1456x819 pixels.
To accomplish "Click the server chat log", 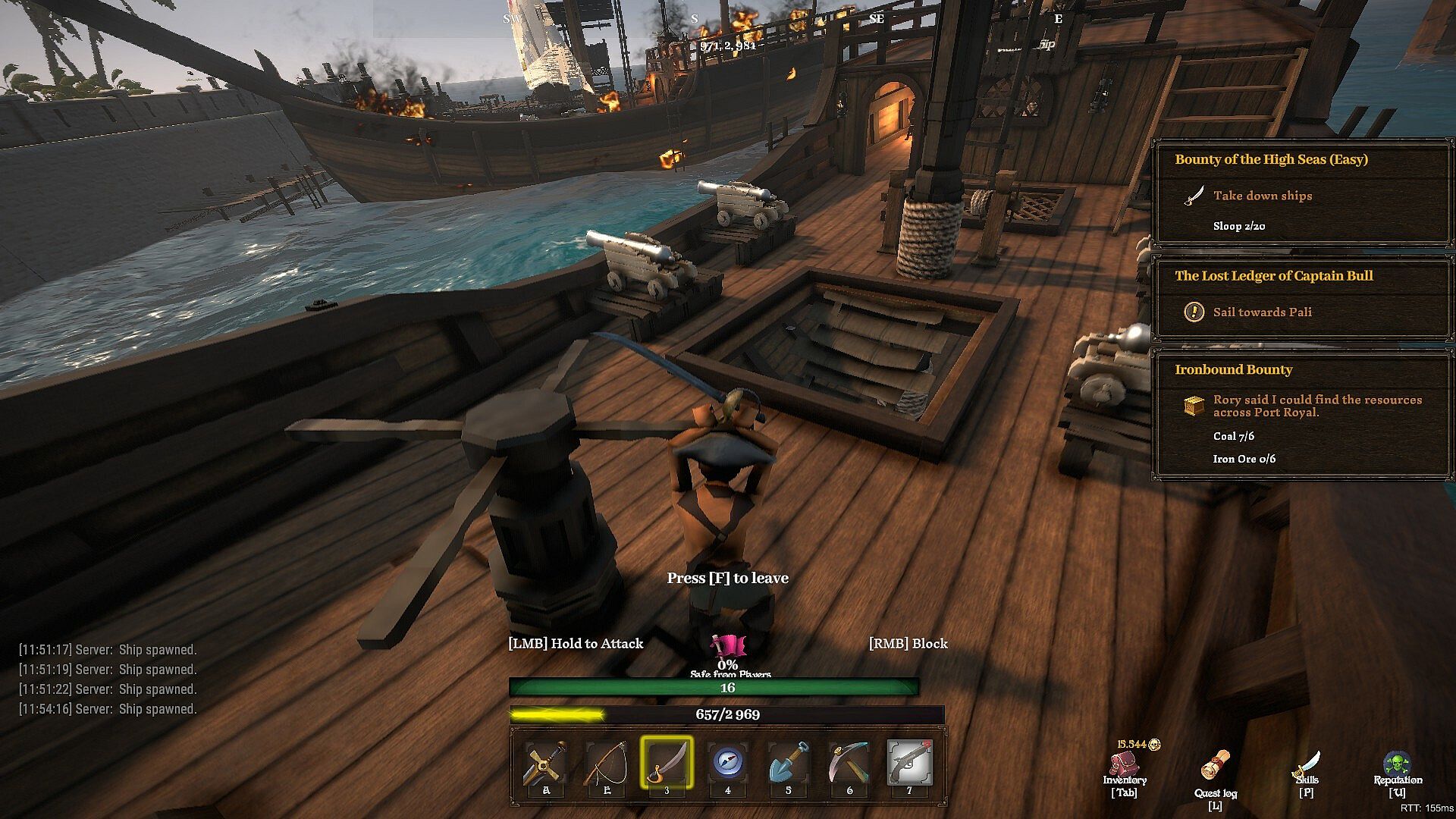I will (108, 679).
